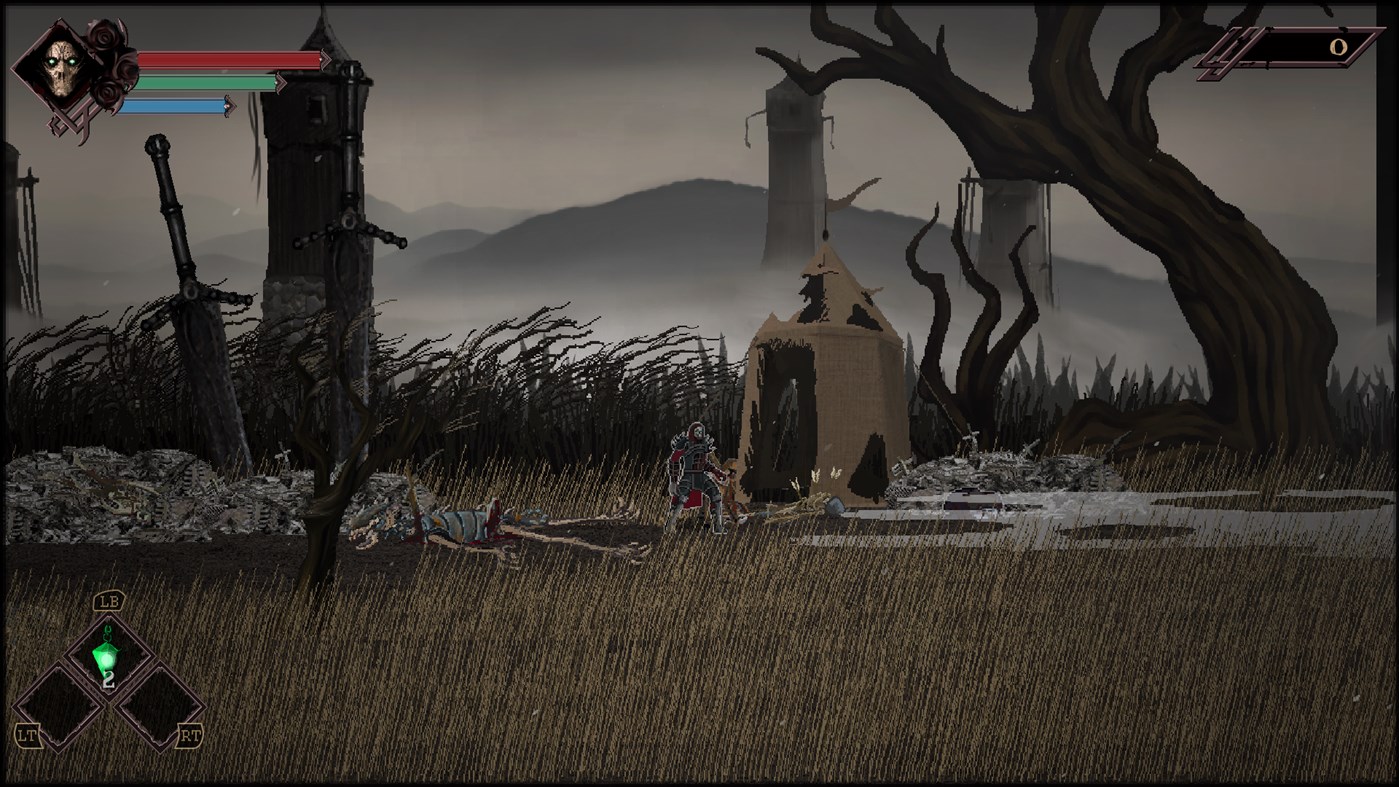The image size is (1399, 787).
Task: Click the lantern charge number 2
Action: click(x=109, y=680)
